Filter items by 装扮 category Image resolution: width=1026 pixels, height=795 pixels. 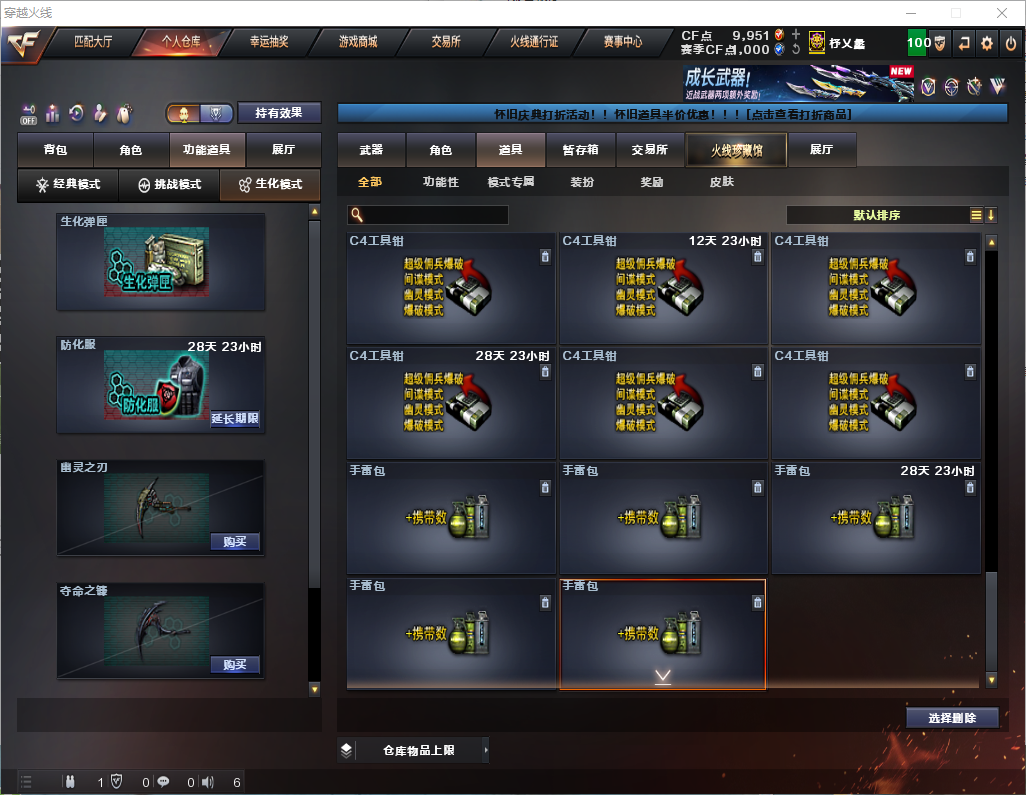pyautogui.click(x=582, y=182)
